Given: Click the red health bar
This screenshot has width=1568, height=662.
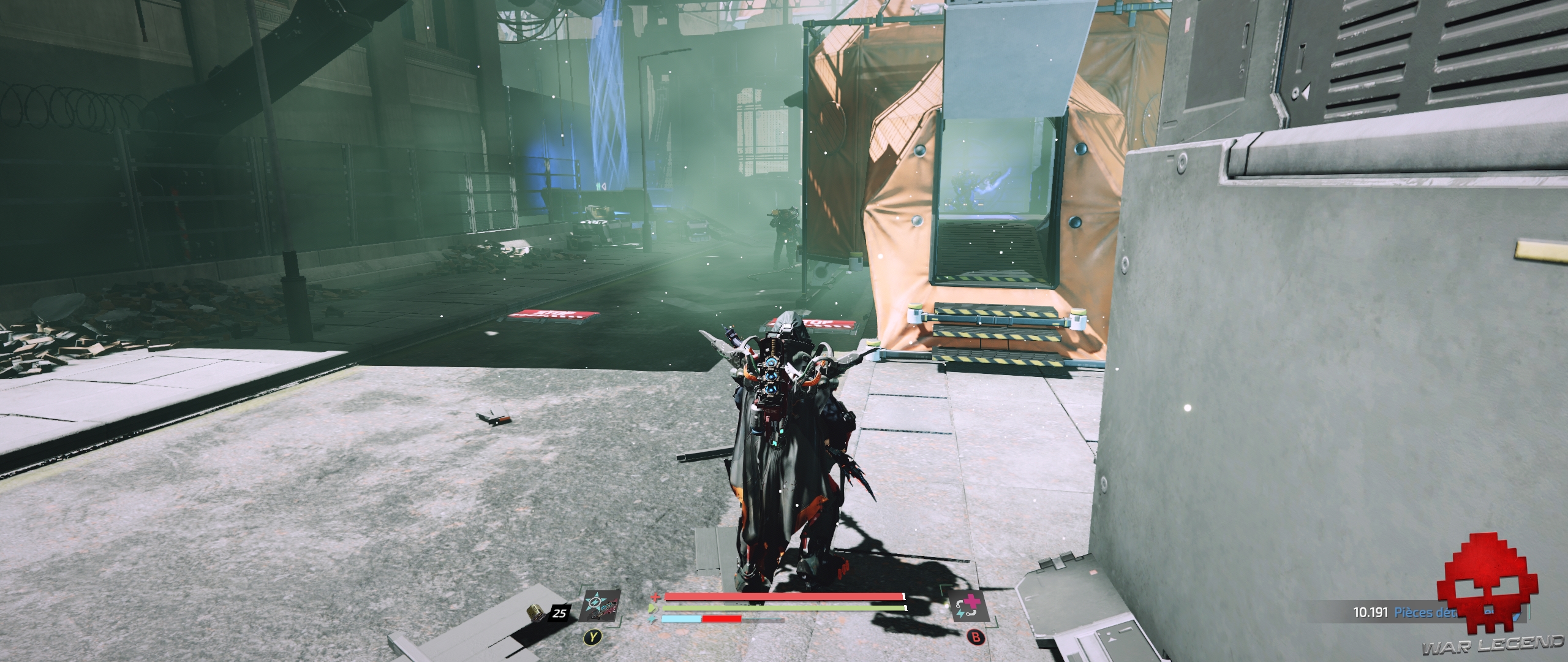Looking at the screenshot, I should [x=784, y=596].
